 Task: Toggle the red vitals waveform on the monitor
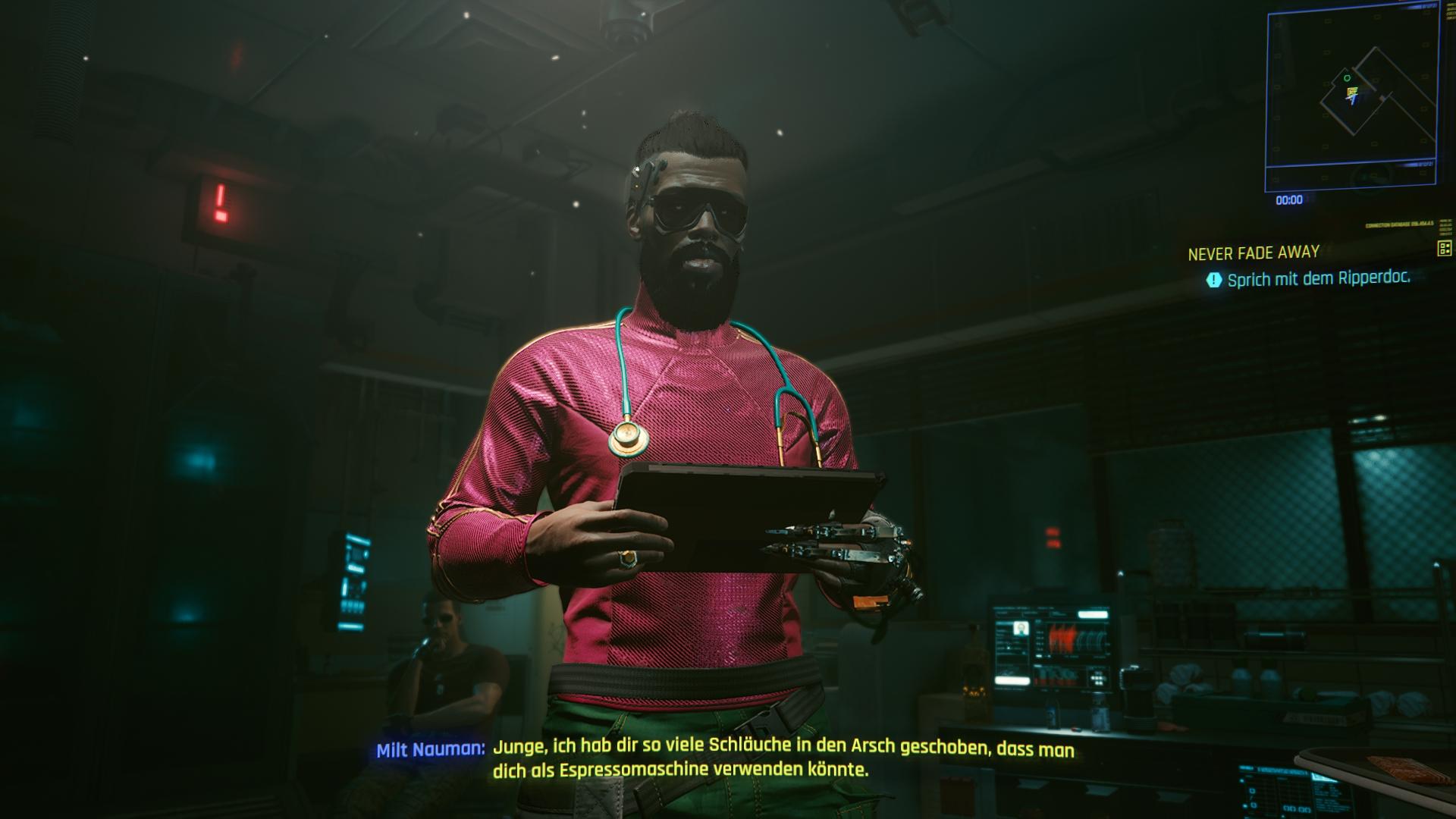tap(1062, 638)
